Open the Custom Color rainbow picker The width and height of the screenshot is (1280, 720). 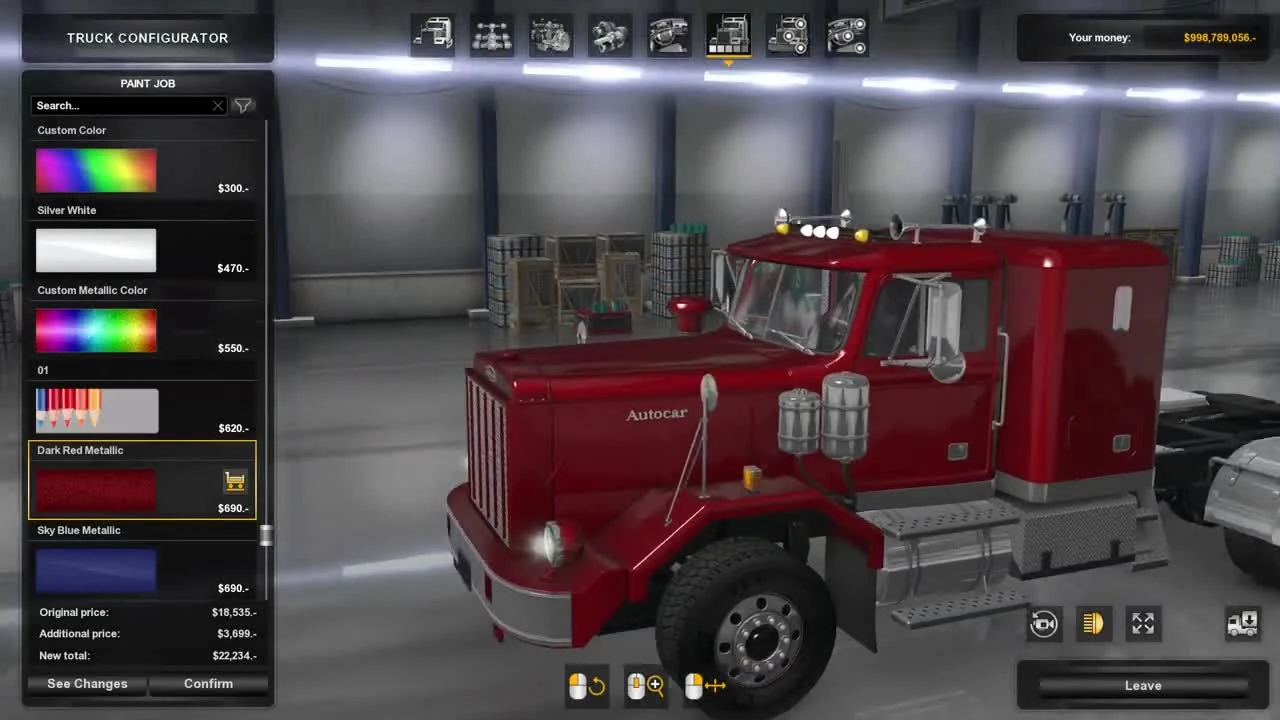pyautogui.click(x=96, y=170)
